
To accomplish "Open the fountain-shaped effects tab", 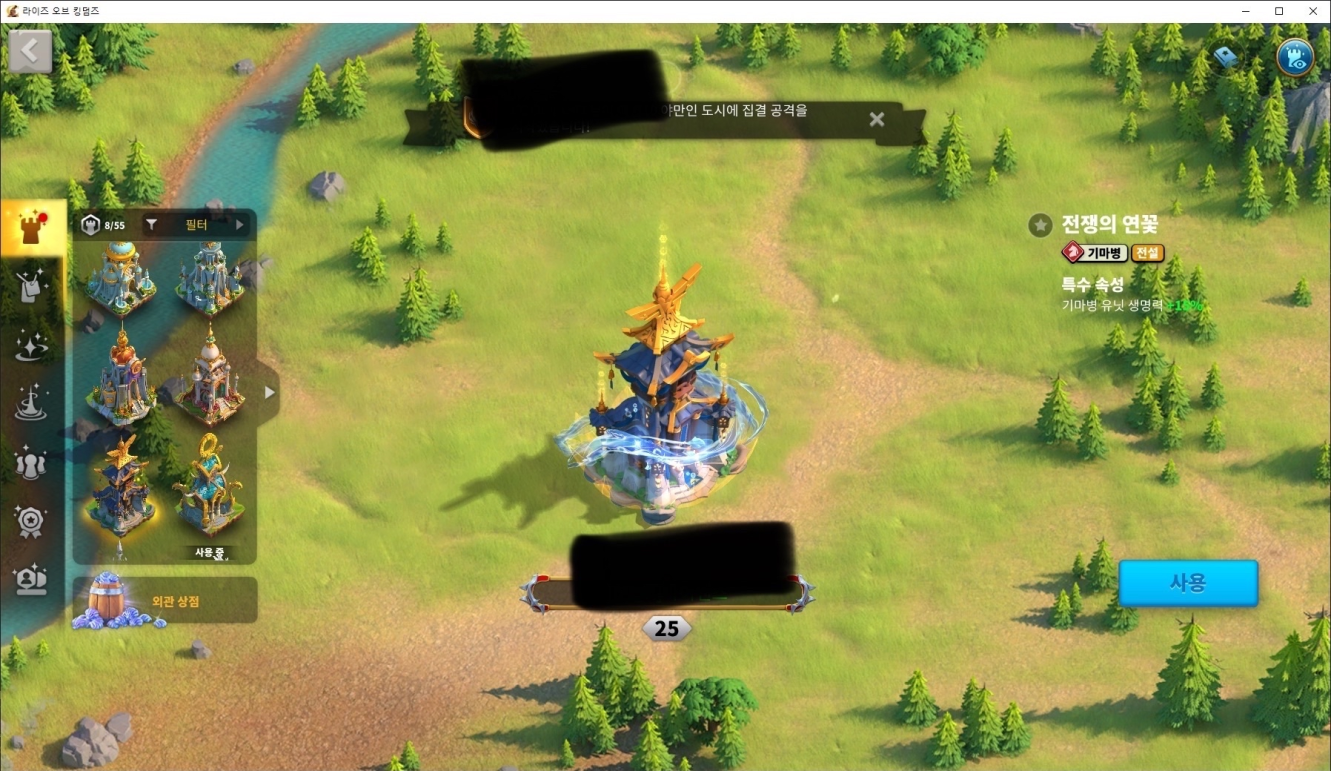I will point(32,404).
